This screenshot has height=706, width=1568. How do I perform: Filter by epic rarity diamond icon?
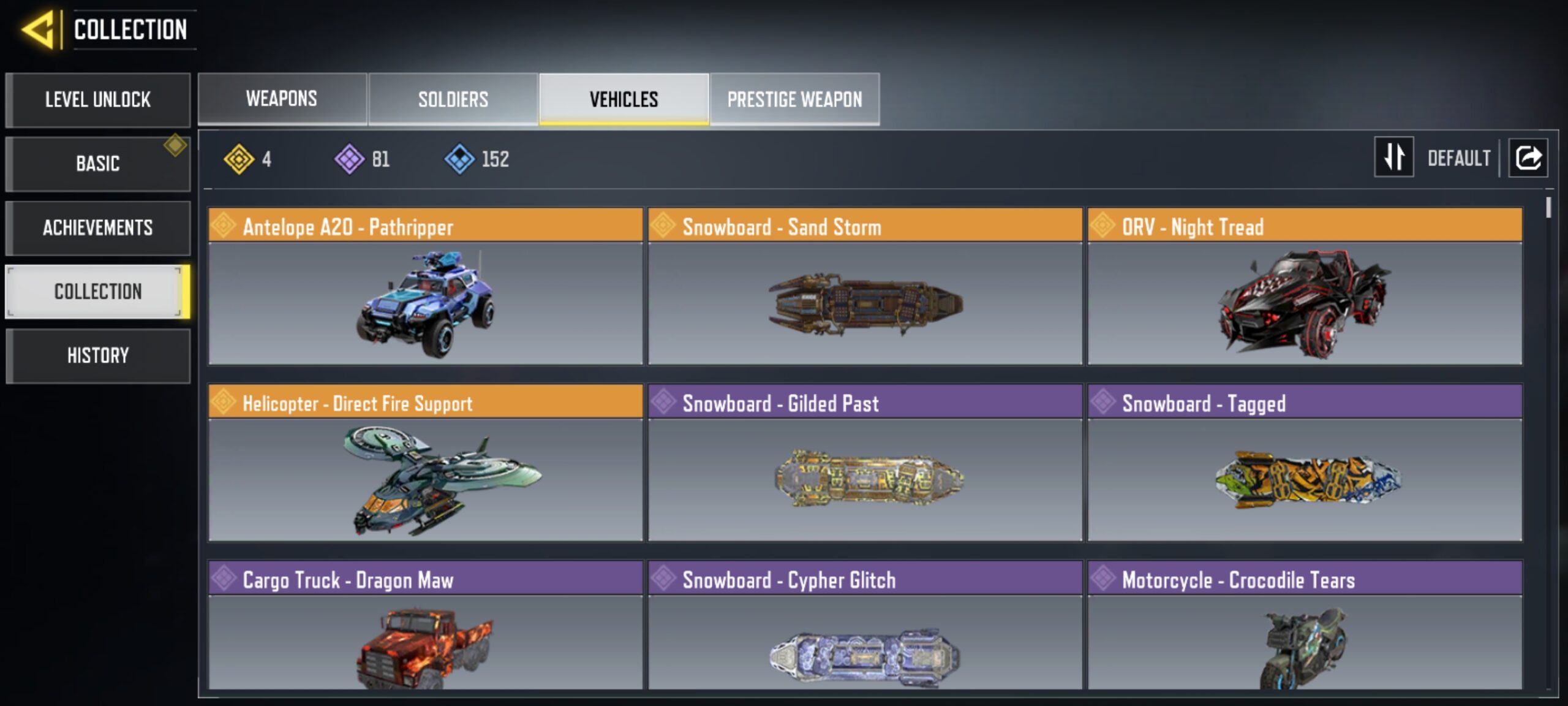pos(350,159)
